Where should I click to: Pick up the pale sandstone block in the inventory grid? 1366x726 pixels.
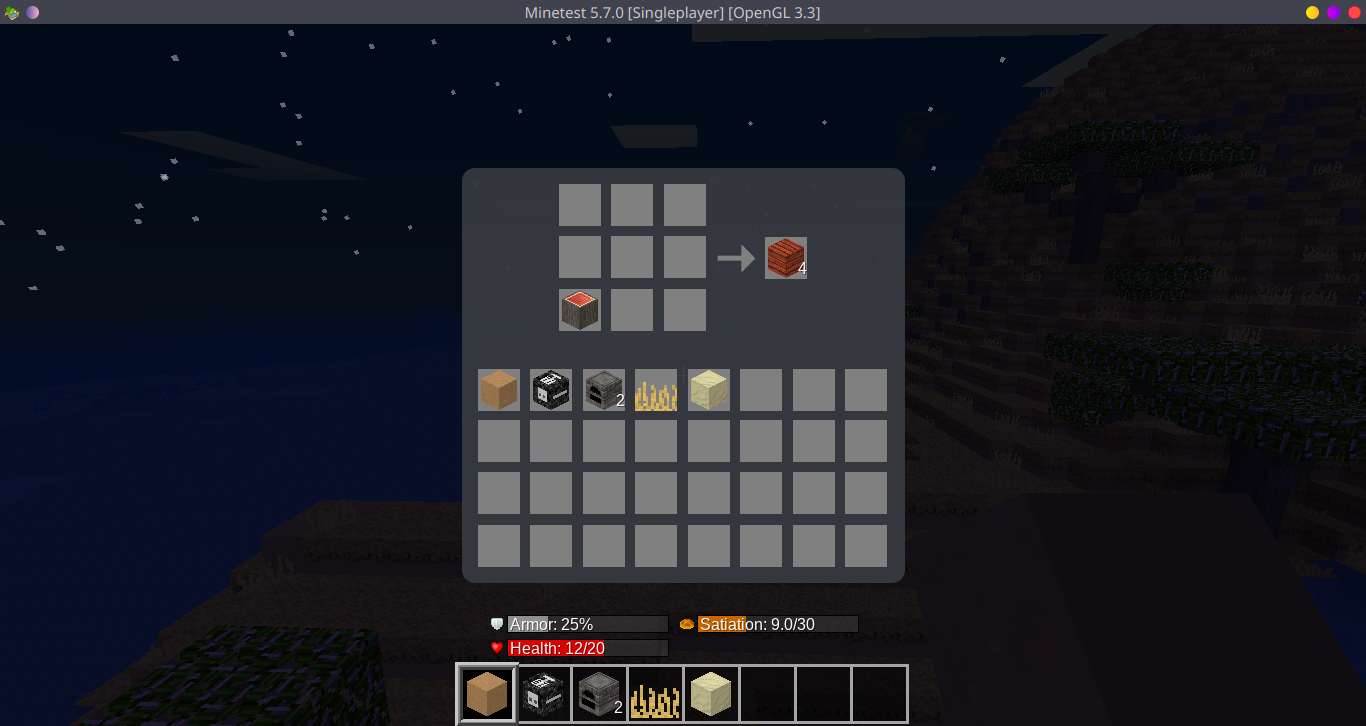click(709, 390)
